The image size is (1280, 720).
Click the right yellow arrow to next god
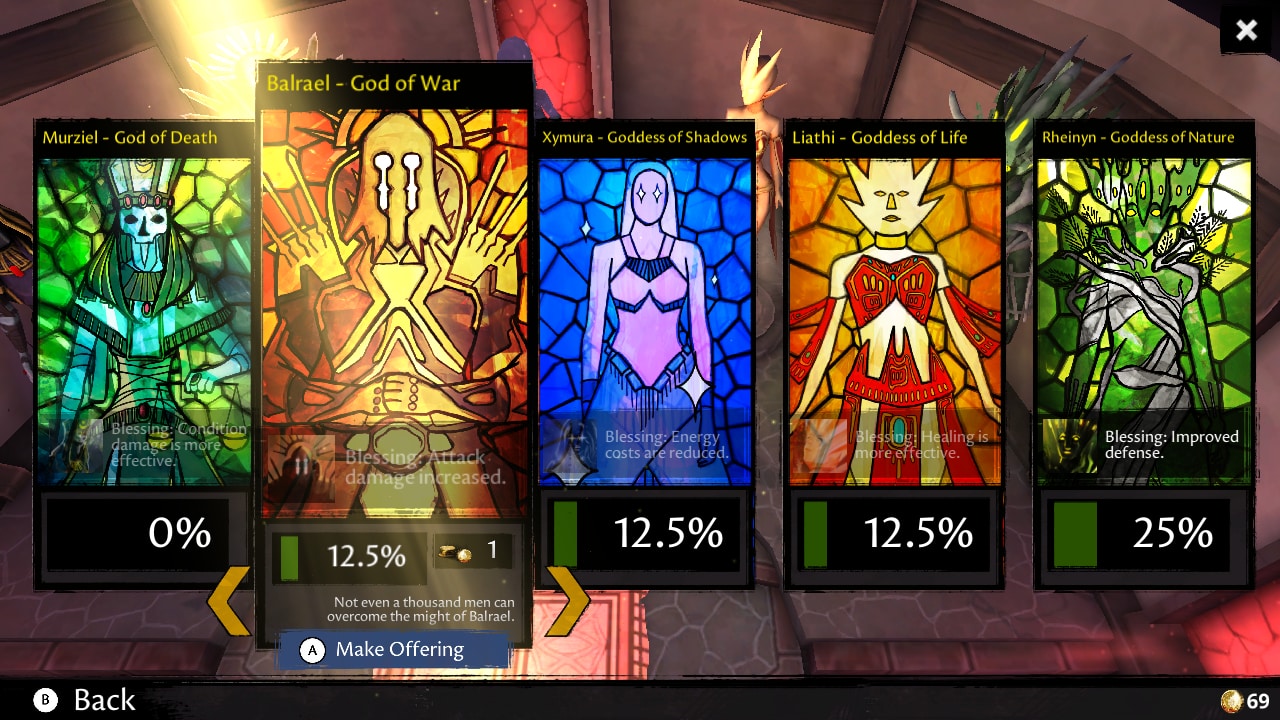[x=567, y=600]
